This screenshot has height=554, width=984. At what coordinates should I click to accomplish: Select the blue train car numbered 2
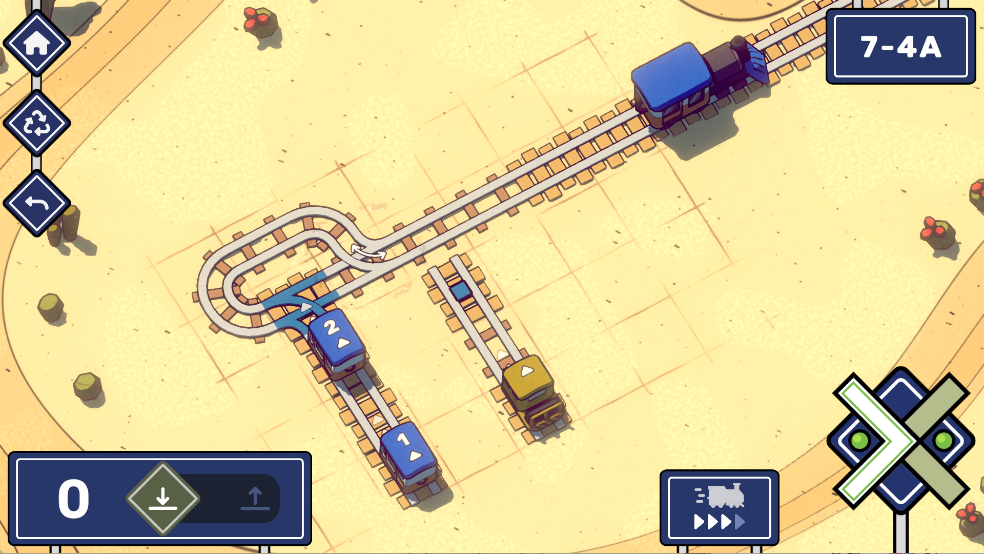[335, 338]
